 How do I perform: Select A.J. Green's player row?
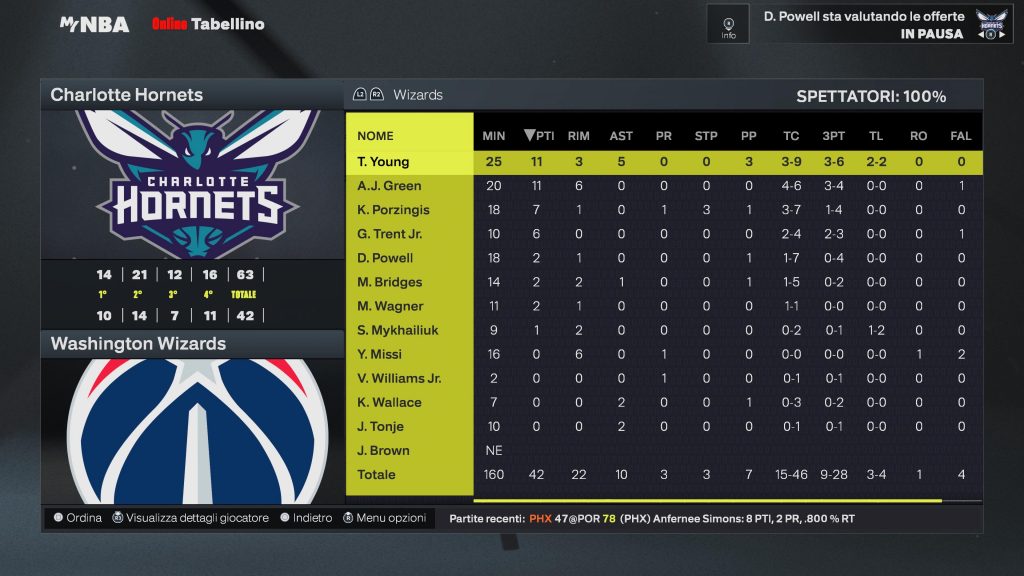(x=389, y=186)
